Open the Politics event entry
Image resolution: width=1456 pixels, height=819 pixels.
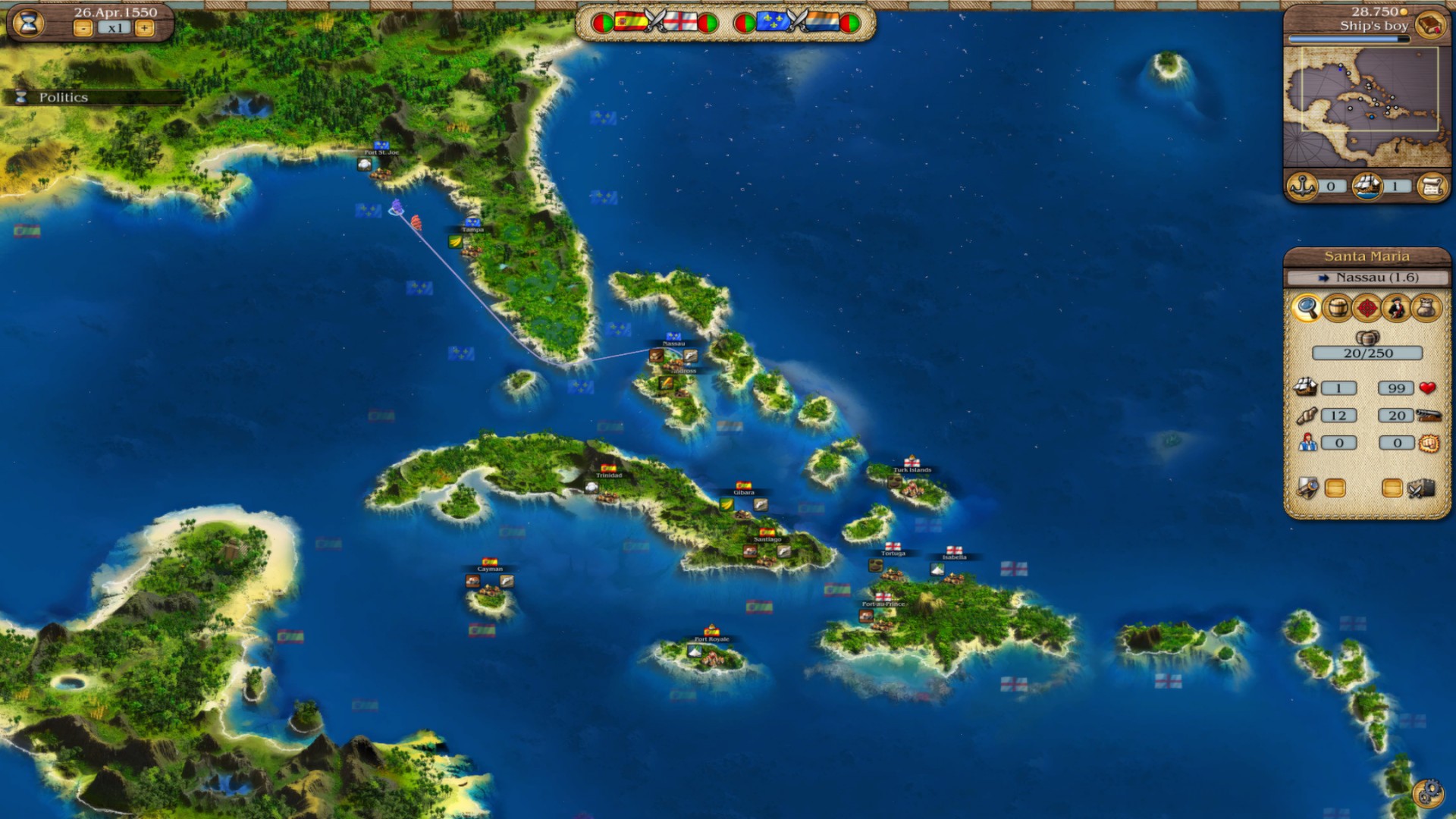[x=64, y=97]
